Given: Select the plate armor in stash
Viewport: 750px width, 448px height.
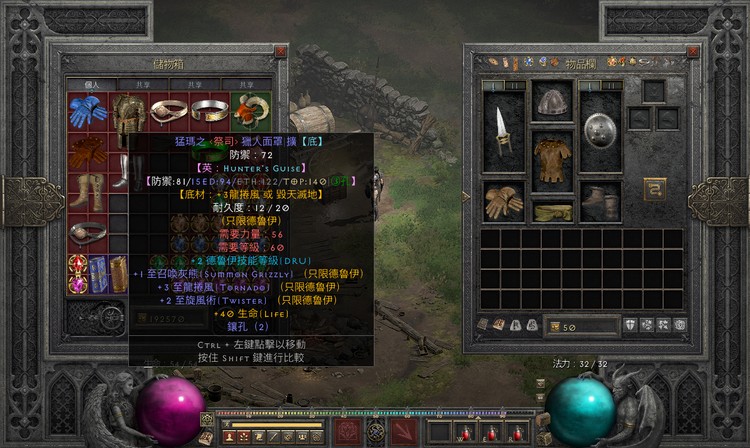Looking at the screenshot, I should [x=127, y=115].
